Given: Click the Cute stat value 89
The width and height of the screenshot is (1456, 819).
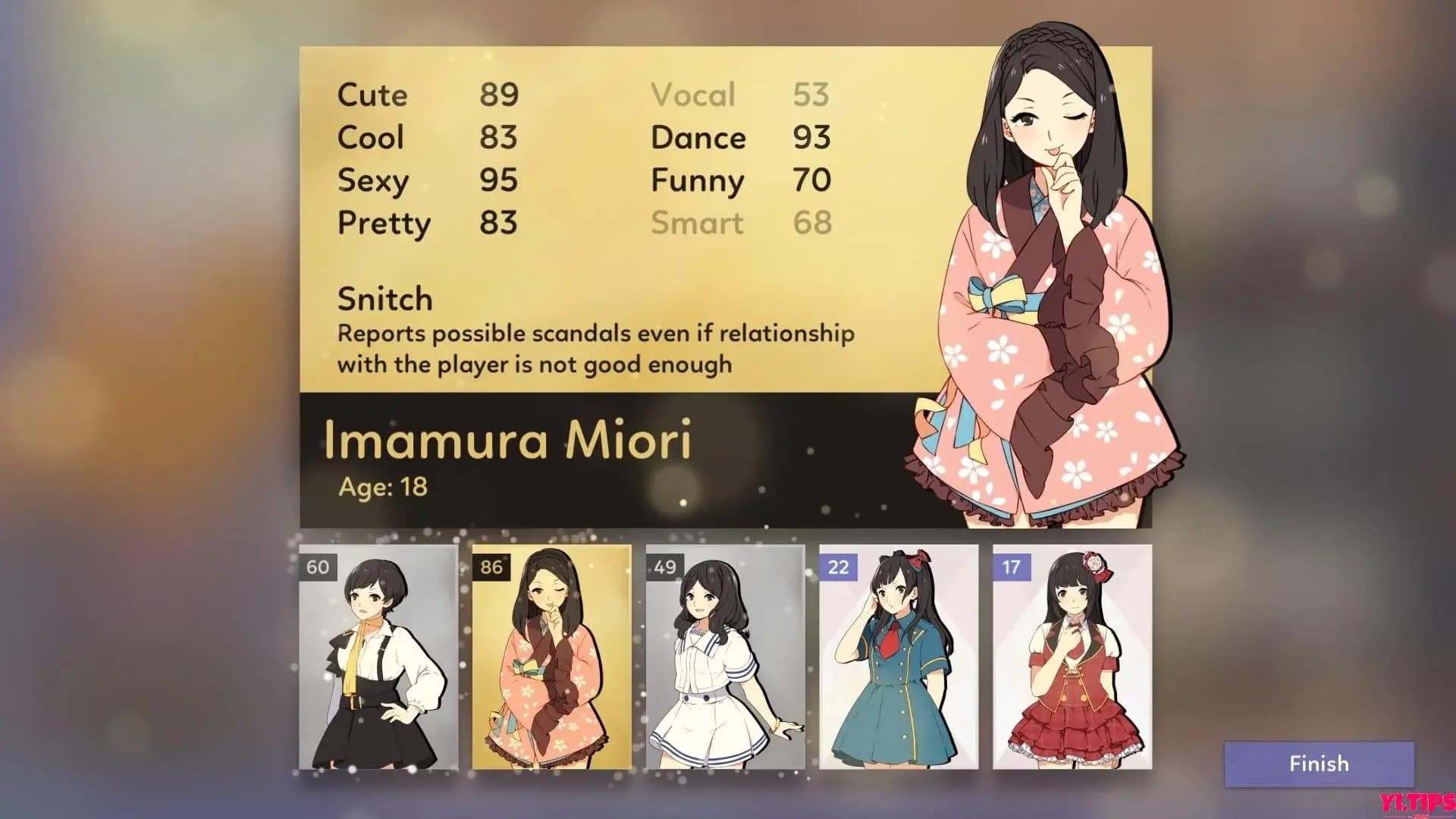Looking at the screenshot, I should 499,94.
